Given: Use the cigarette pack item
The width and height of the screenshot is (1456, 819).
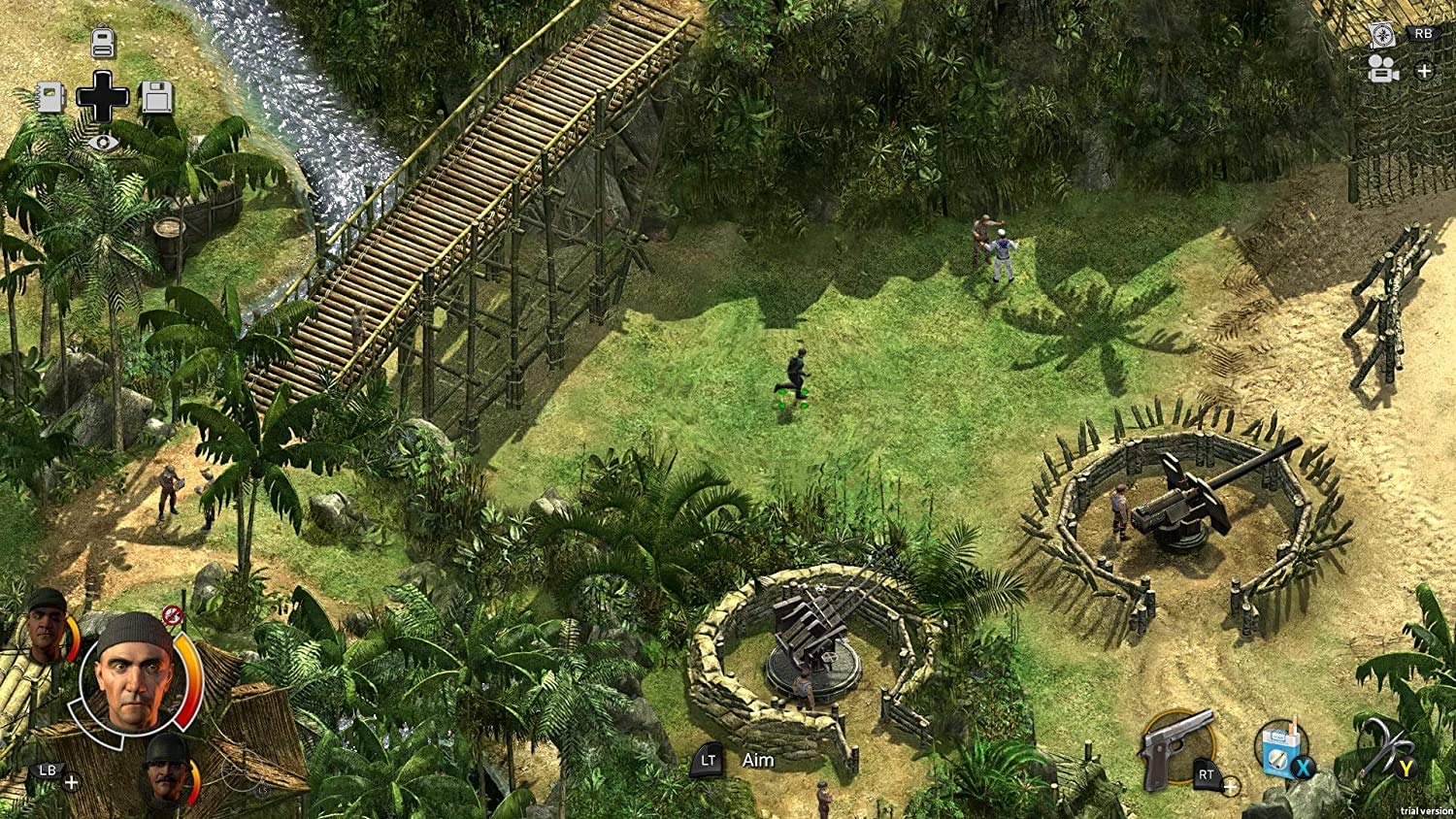Looking at the screenshot, I should click(1278, 747).
